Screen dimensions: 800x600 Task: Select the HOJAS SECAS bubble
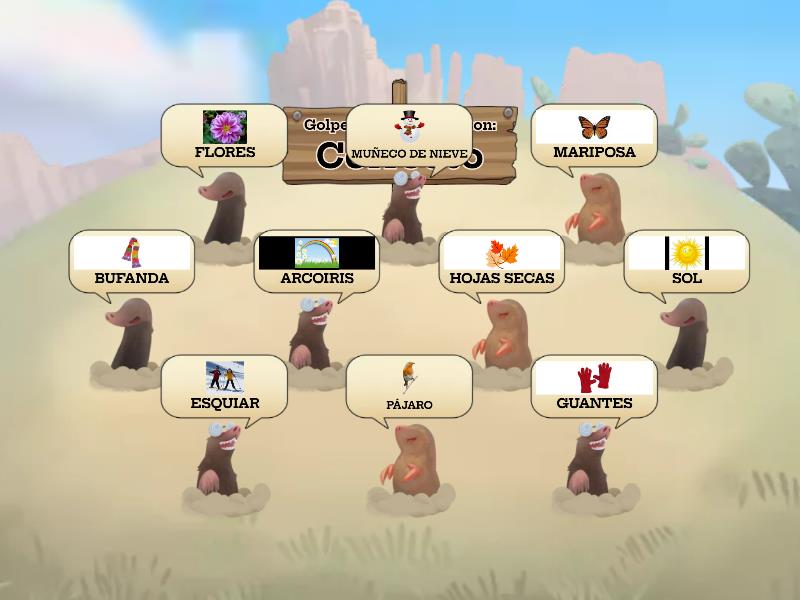click(x=501, y=262)
